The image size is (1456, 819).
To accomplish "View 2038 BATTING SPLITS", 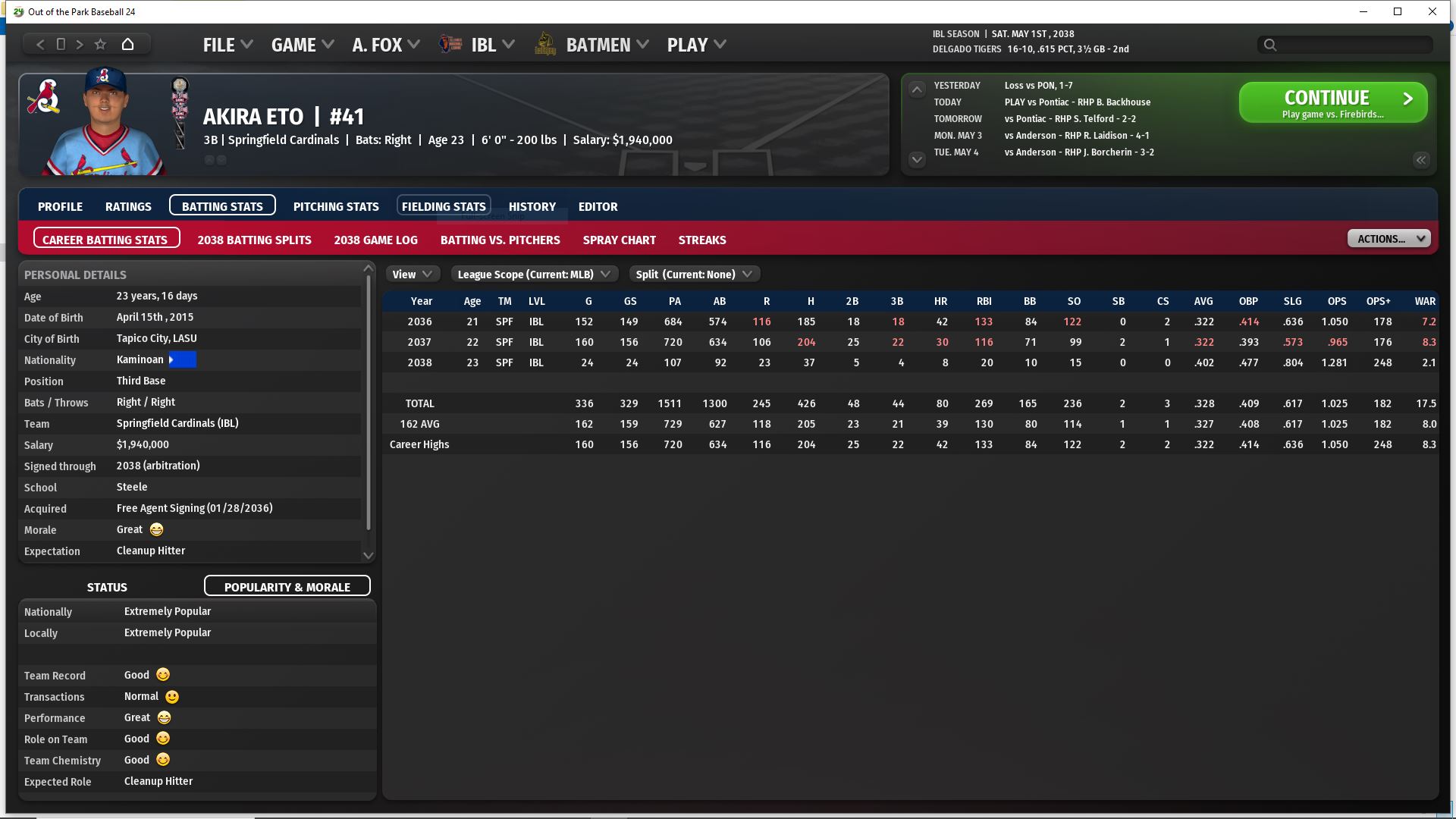I will click(254, 240).
